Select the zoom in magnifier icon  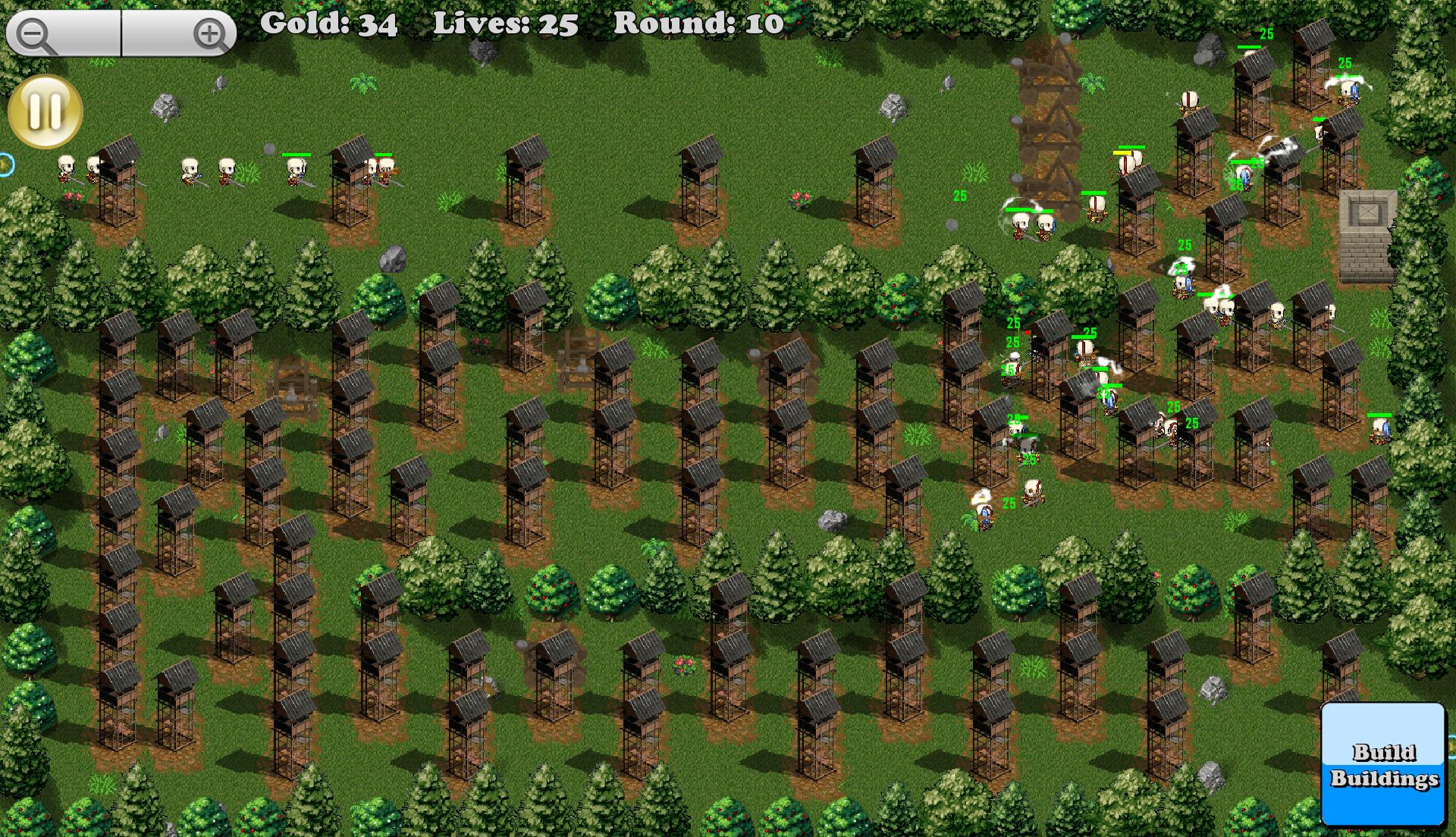(x=210, y=33)
